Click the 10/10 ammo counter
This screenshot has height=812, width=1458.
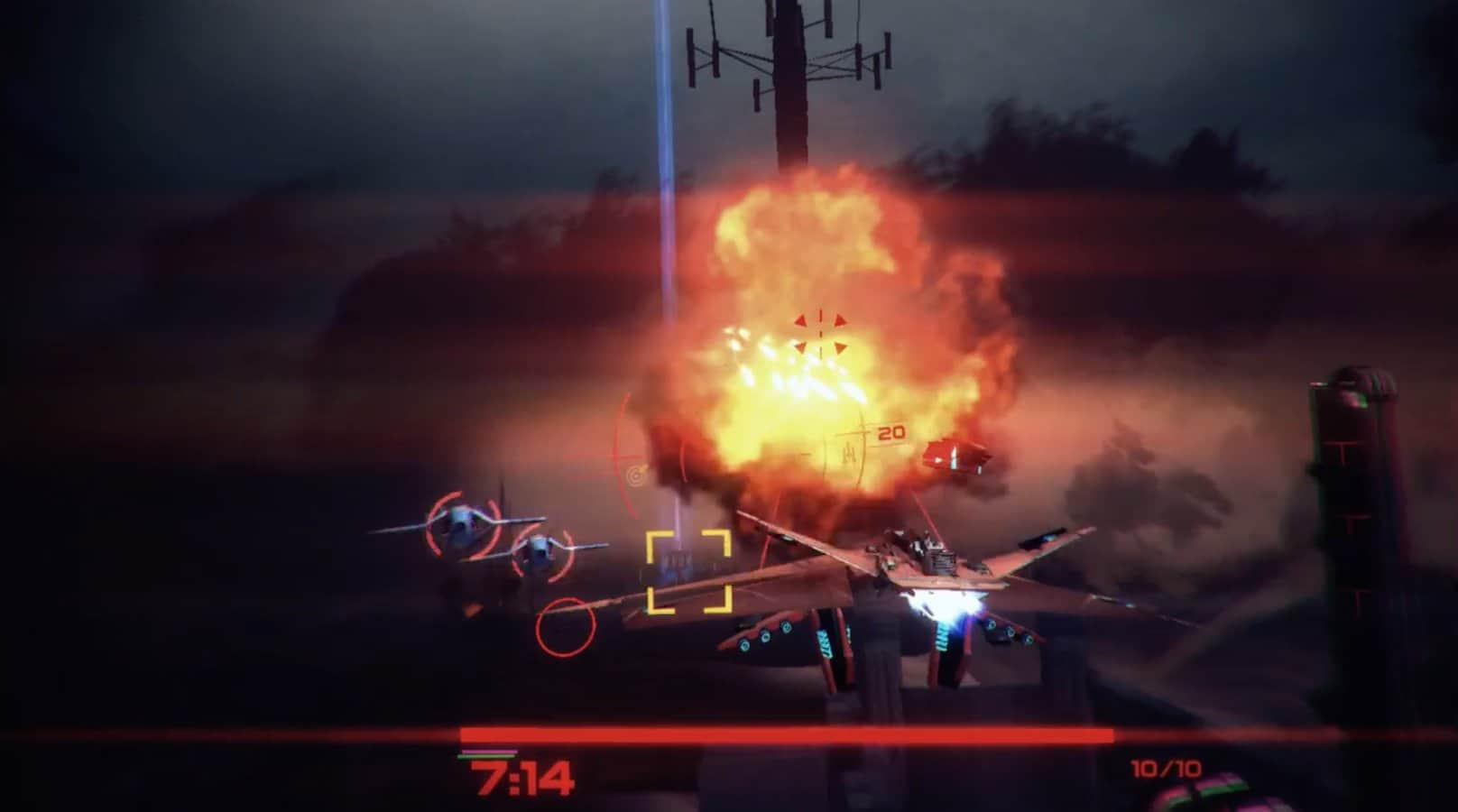point(1164,769)
